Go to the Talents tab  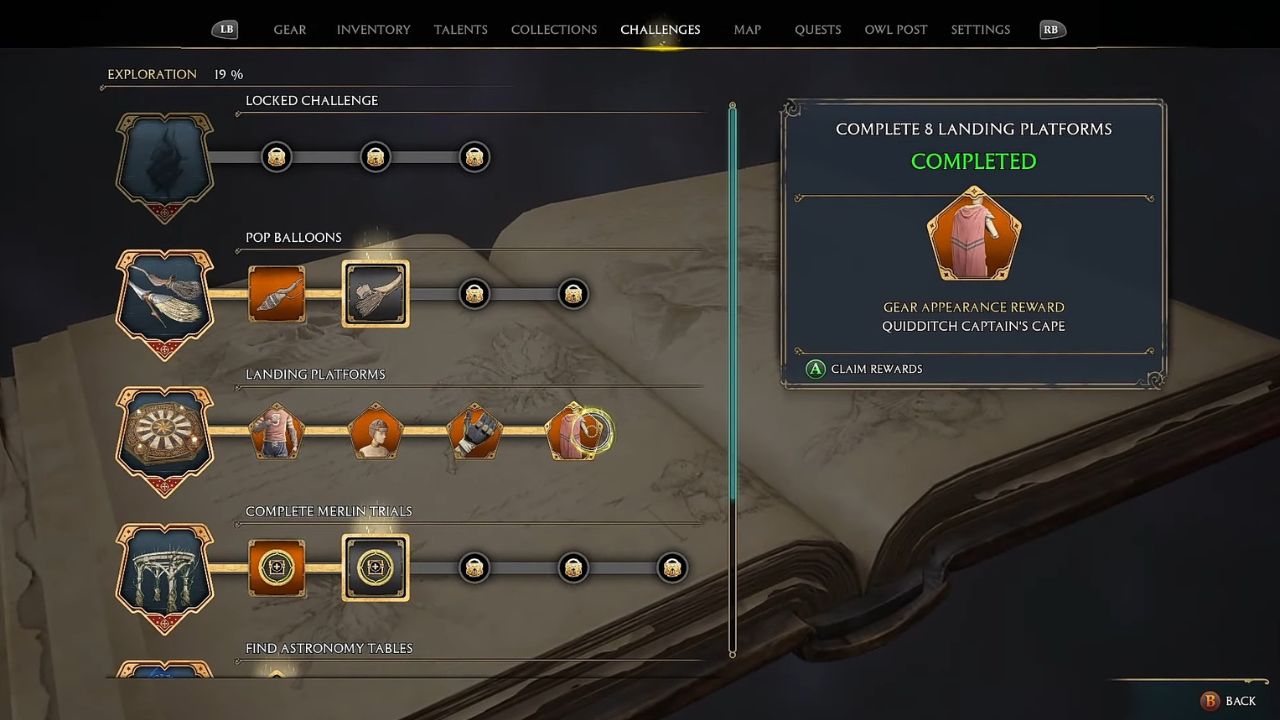461,30
